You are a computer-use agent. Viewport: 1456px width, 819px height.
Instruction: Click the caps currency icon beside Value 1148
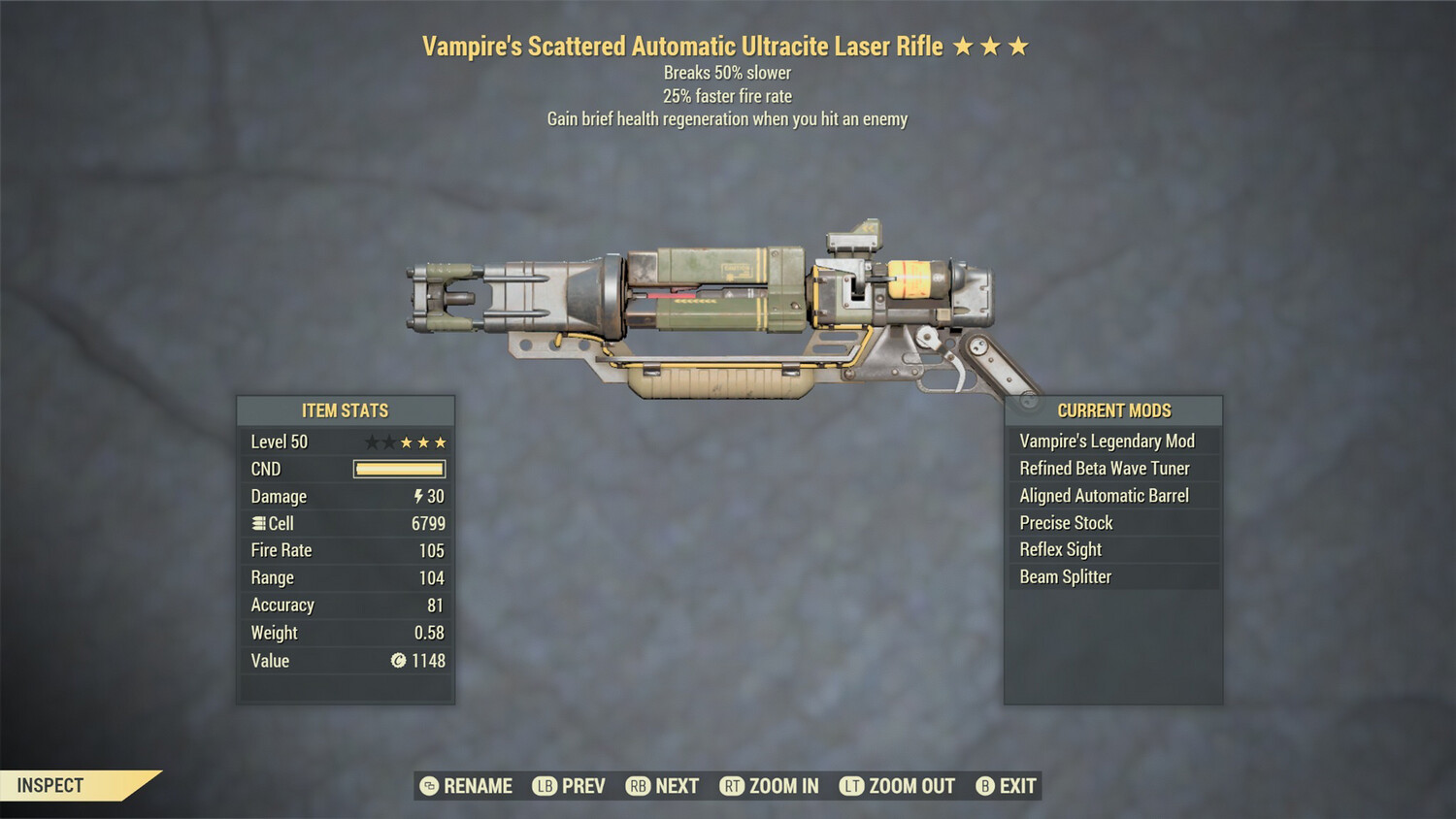coord(399,661)
